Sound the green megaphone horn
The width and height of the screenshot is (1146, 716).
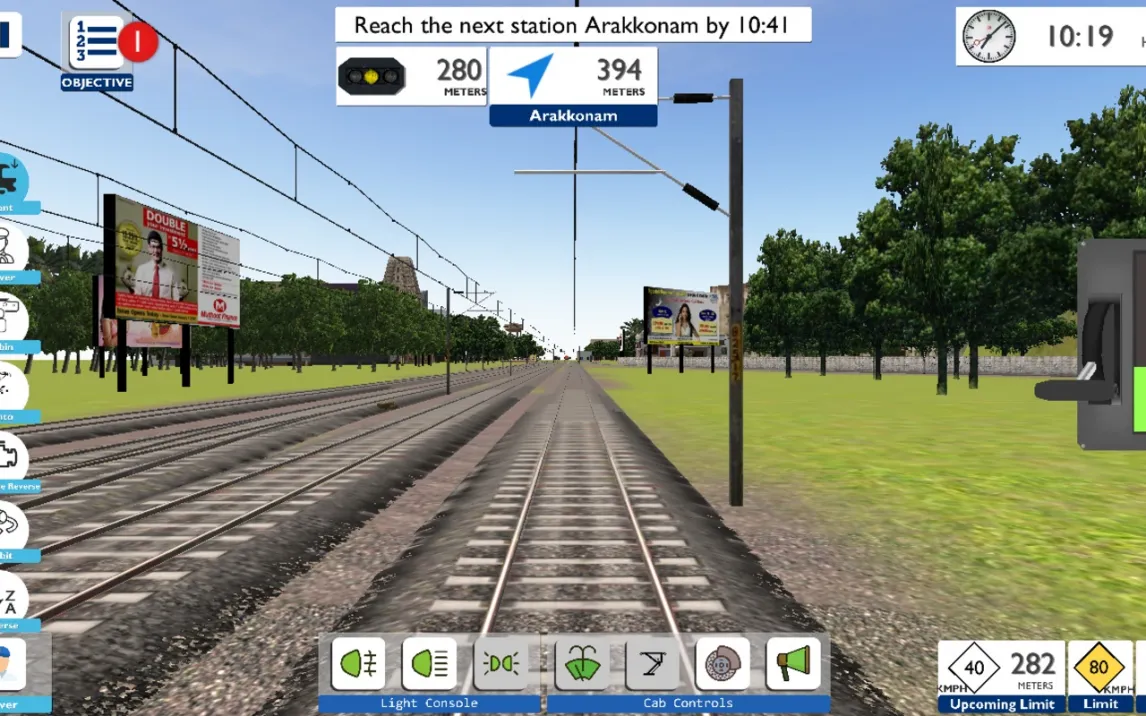pyautogui.click(x=793, y=663)
